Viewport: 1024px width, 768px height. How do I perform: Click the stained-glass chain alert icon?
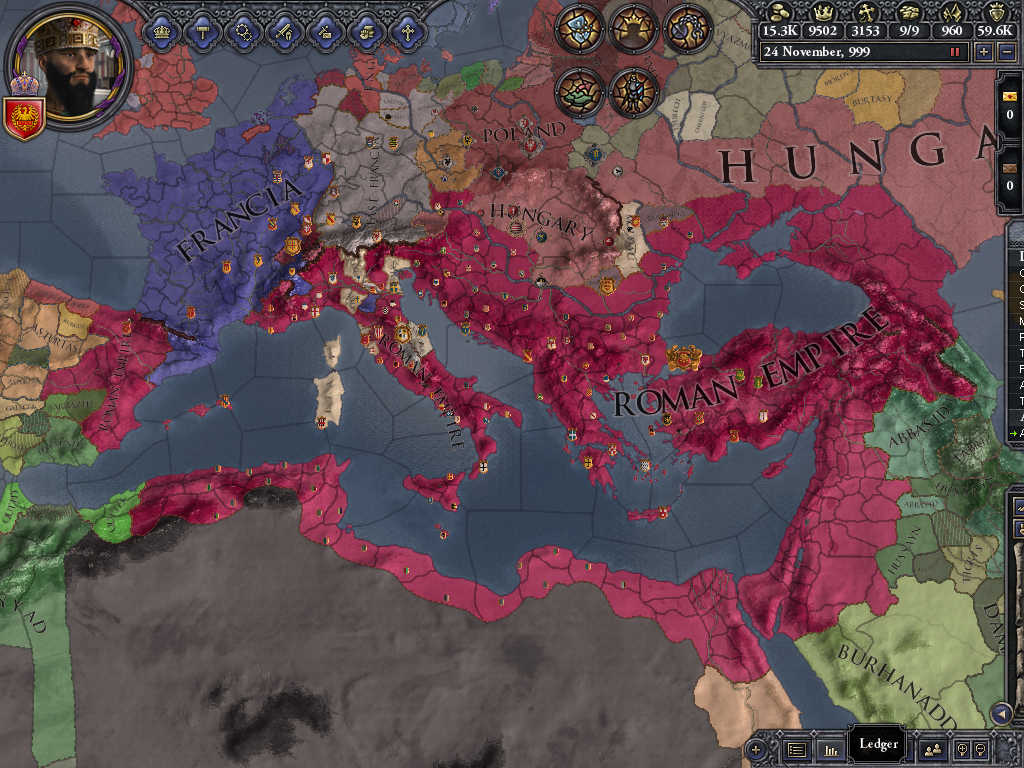(687, 28)
